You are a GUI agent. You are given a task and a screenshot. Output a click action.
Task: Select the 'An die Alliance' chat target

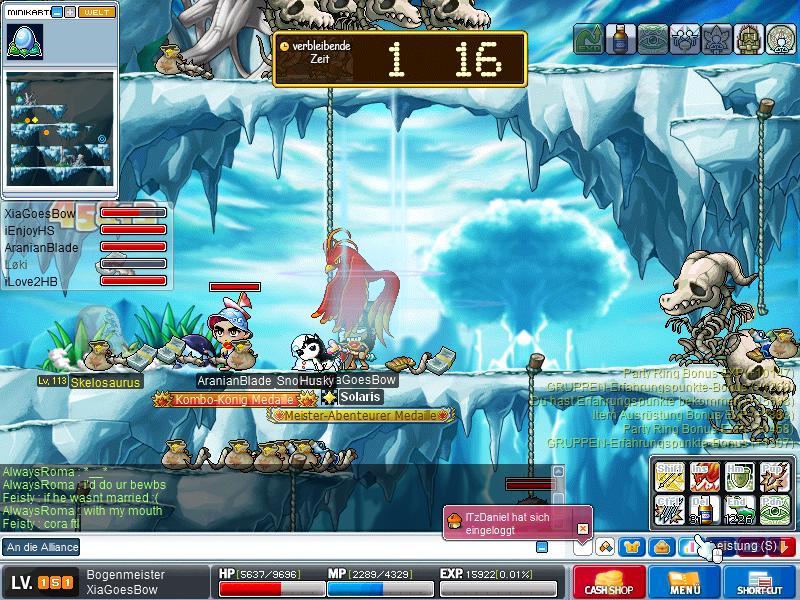[42, 547]
